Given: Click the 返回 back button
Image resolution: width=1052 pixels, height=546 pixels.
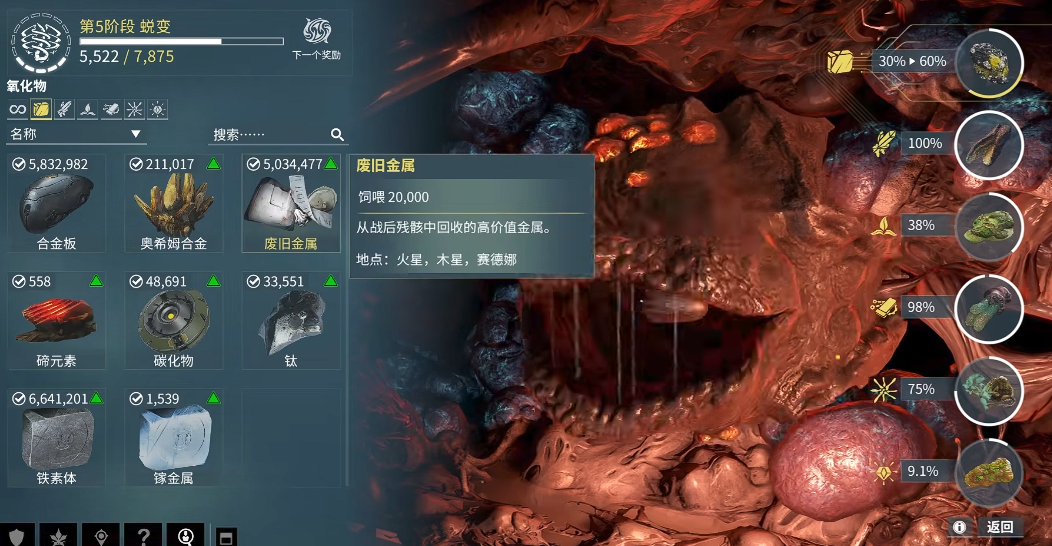Looking at the screenshot, I should click(1000, 527).
